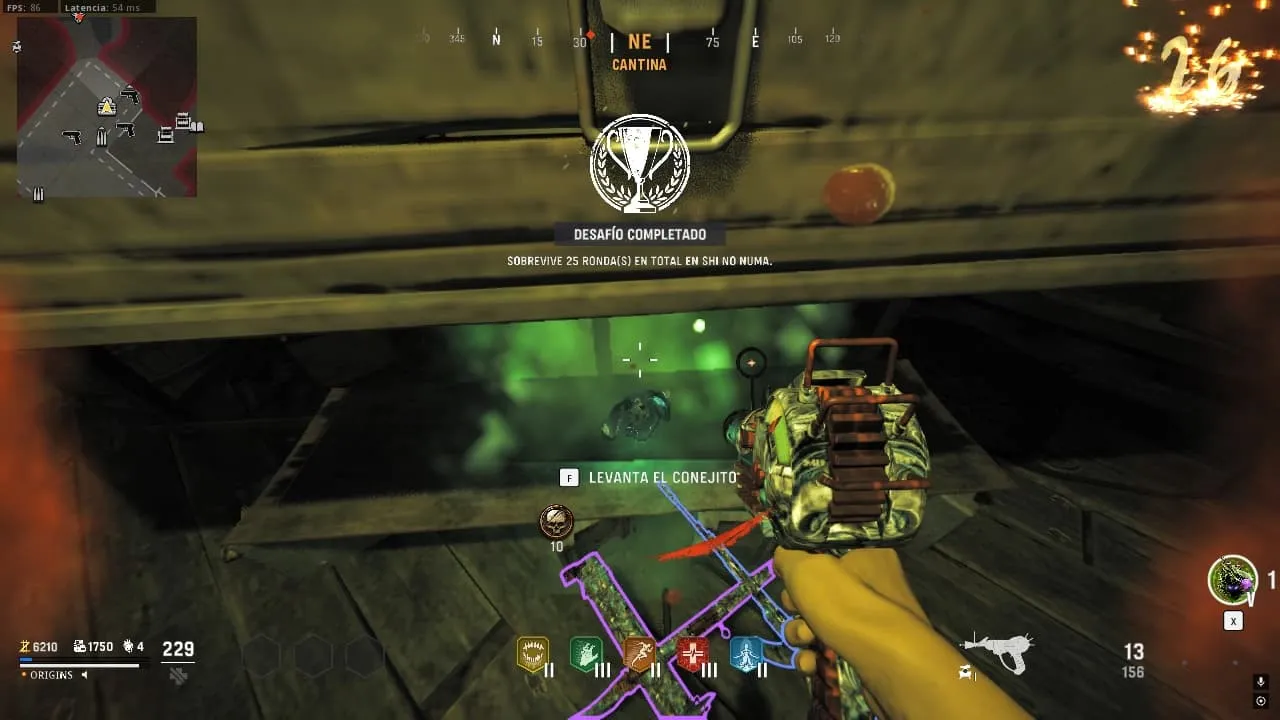Select the red cross Juggernog perk icon
1280x720 pixels.
point(692,654)
